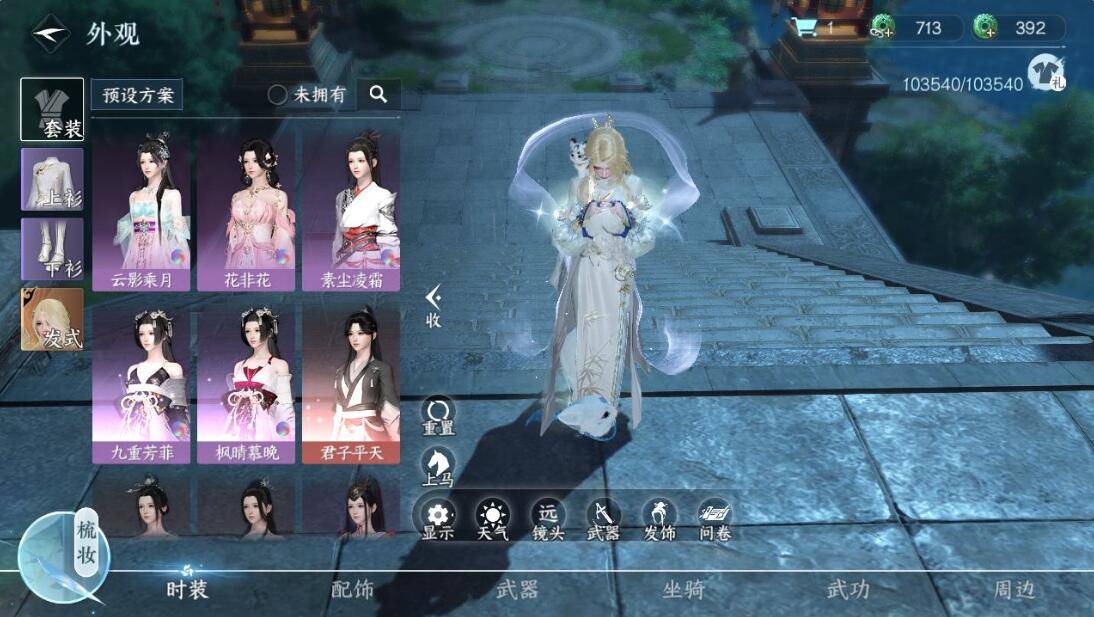
Task: Collapse the outfit panel with 收 arrow
Action: pos(433,304)
